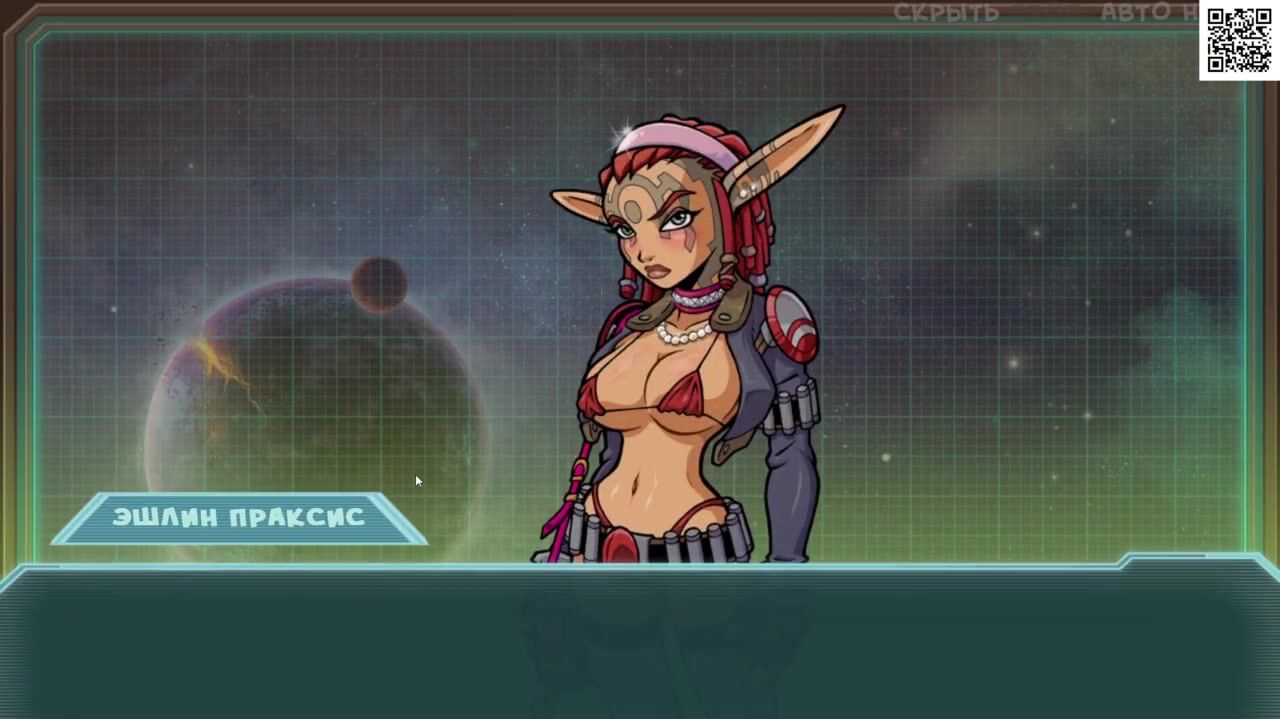Click the empty dialogue box to continue
The height and width of the screenshot is (719, 1280).
[640, 642]
